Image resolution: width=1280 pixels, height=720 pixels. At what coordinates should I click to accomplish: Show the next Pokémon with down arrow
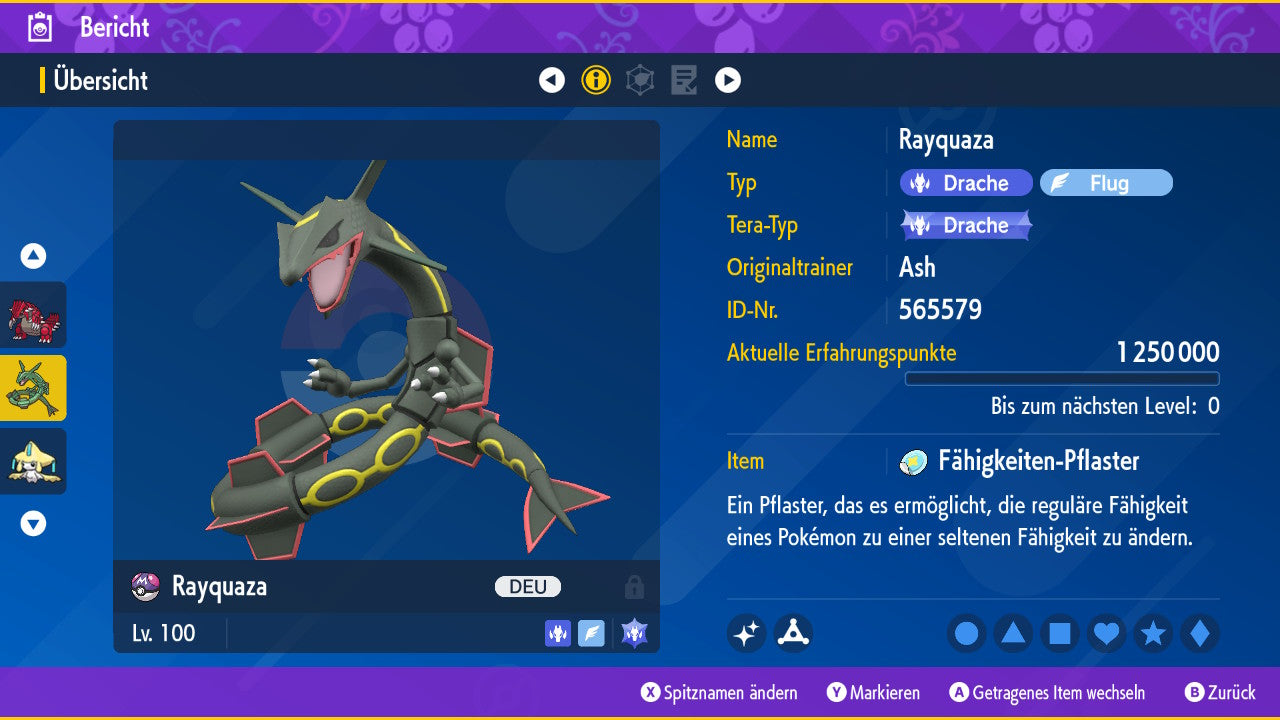click(x=34, y=523)
